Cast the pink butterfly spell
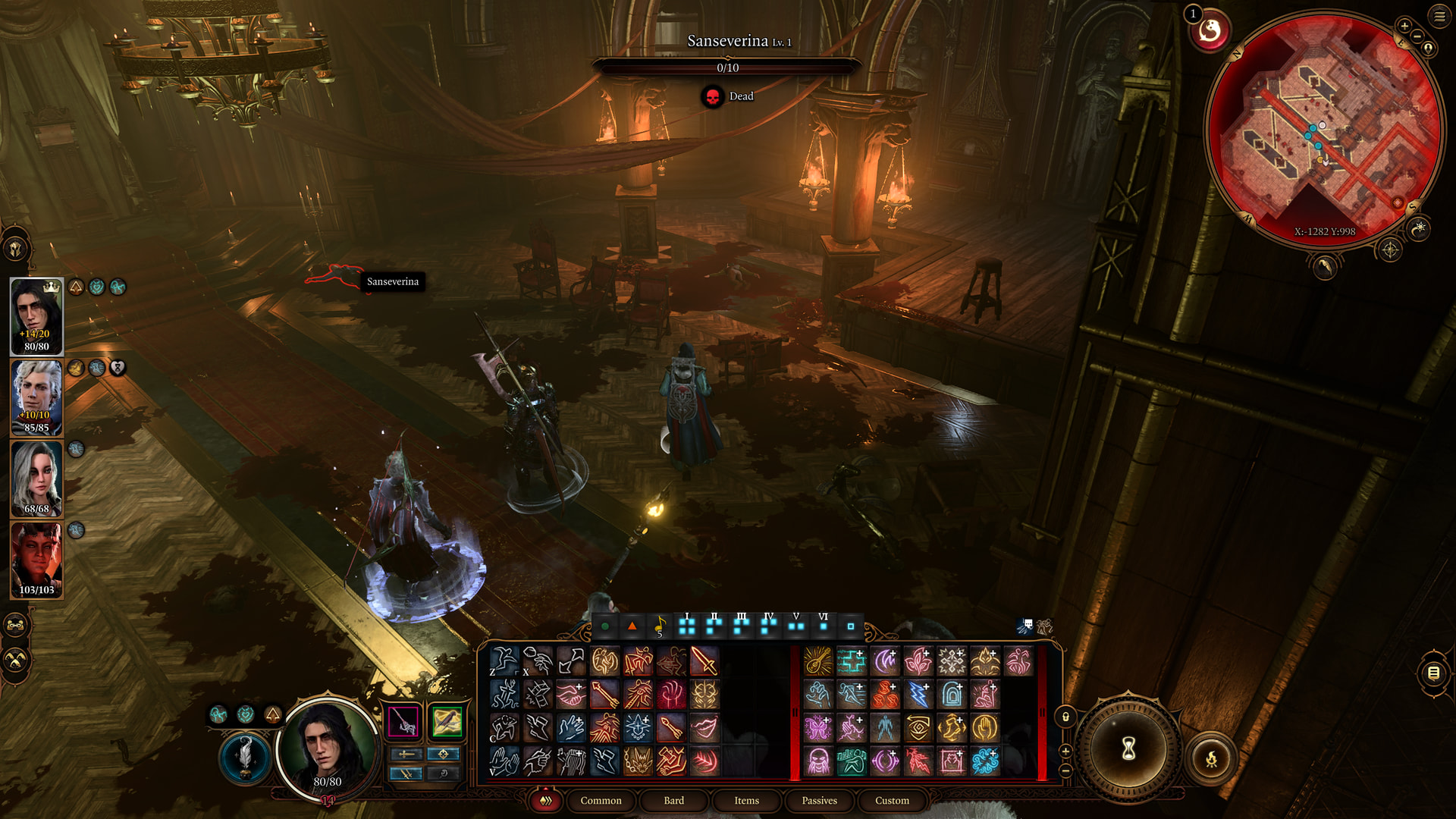The width and height of the screenshot is (1456, 819). point(818,728)
